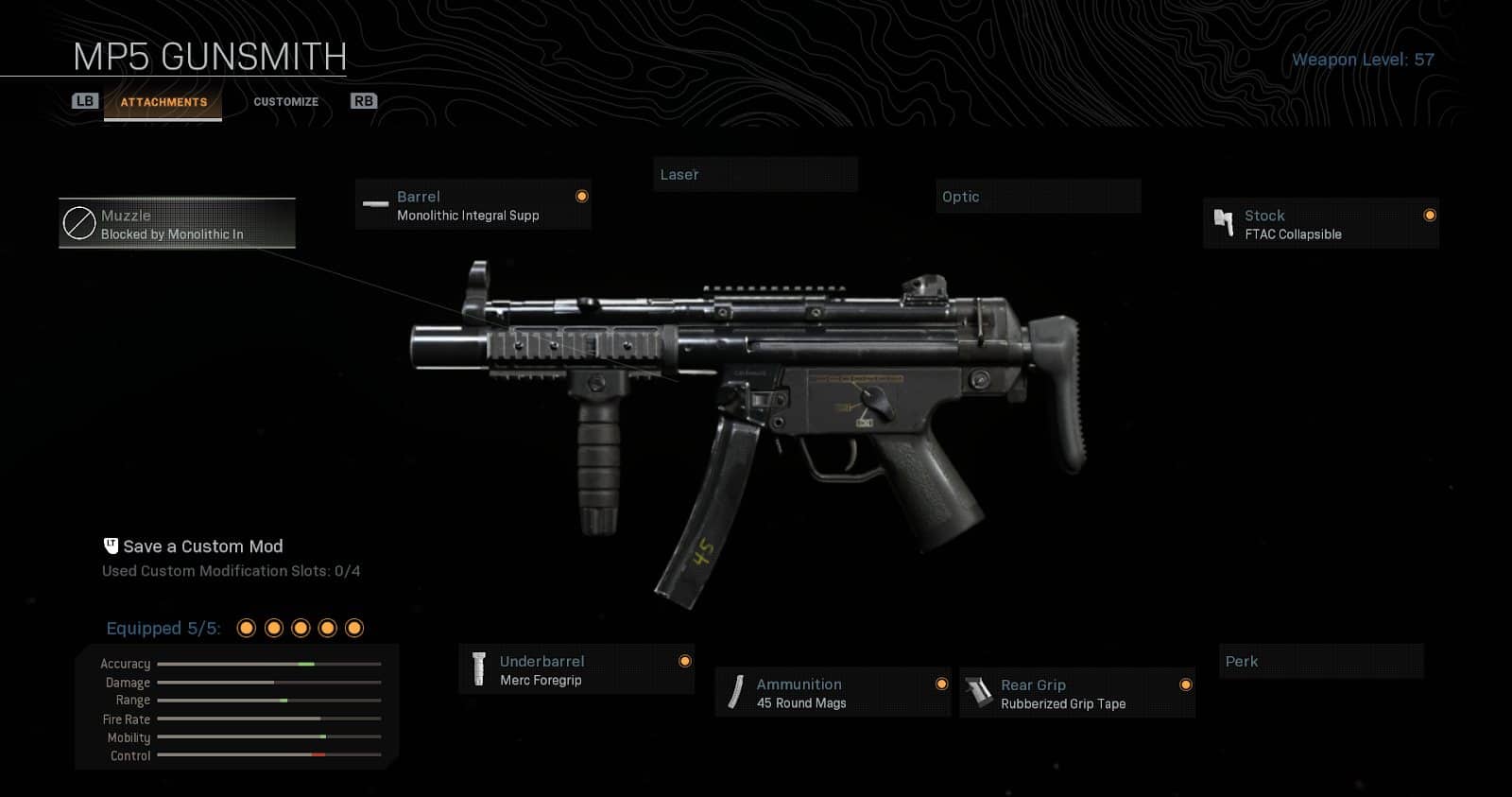
Task: Click Save a Custom Mod
Action: pyautogui.click(x=204, y=546)
